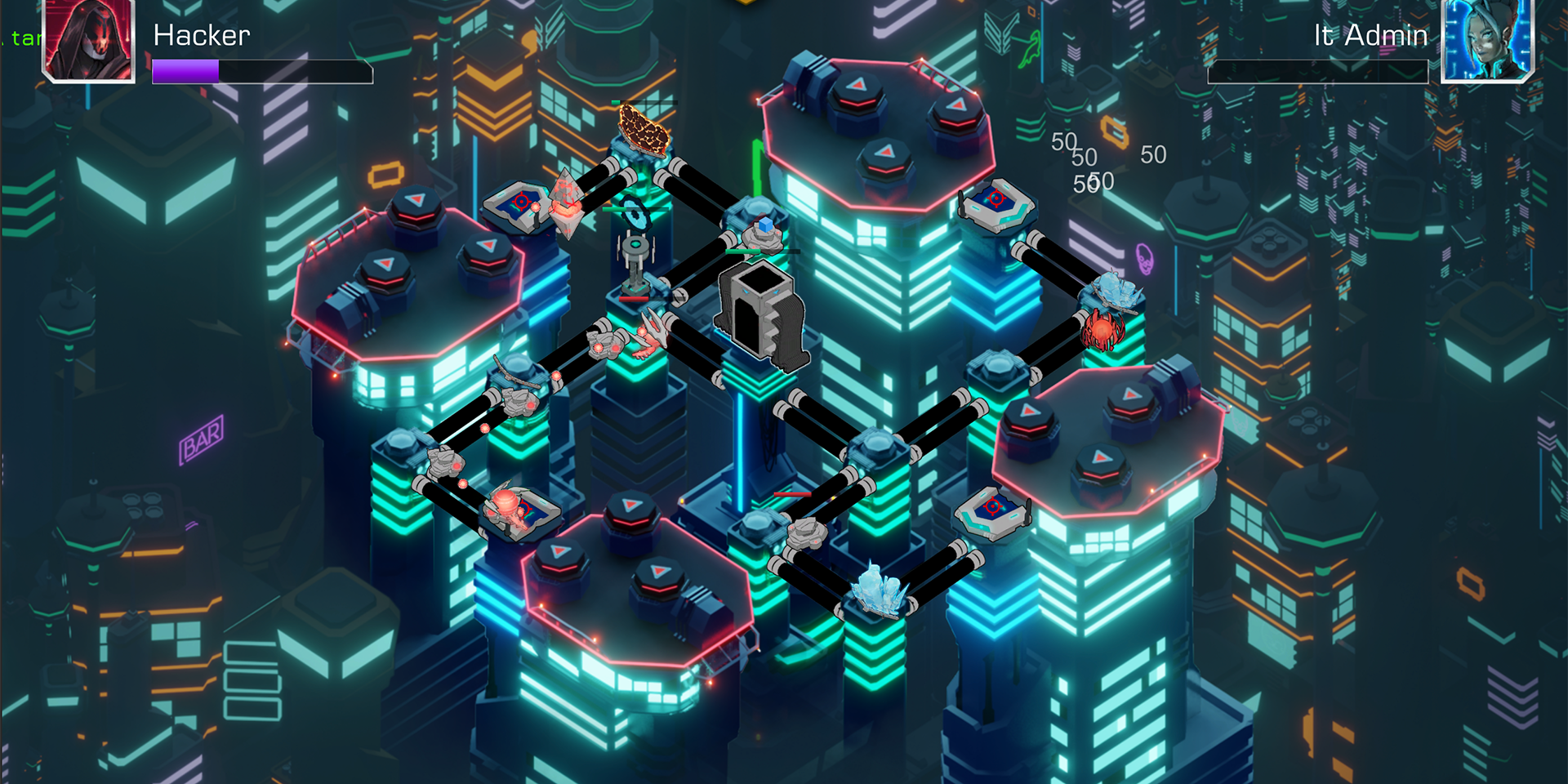Click the Hacker character portrait
This screenshot has height=784, width=1568.
(x=89, y=40)
